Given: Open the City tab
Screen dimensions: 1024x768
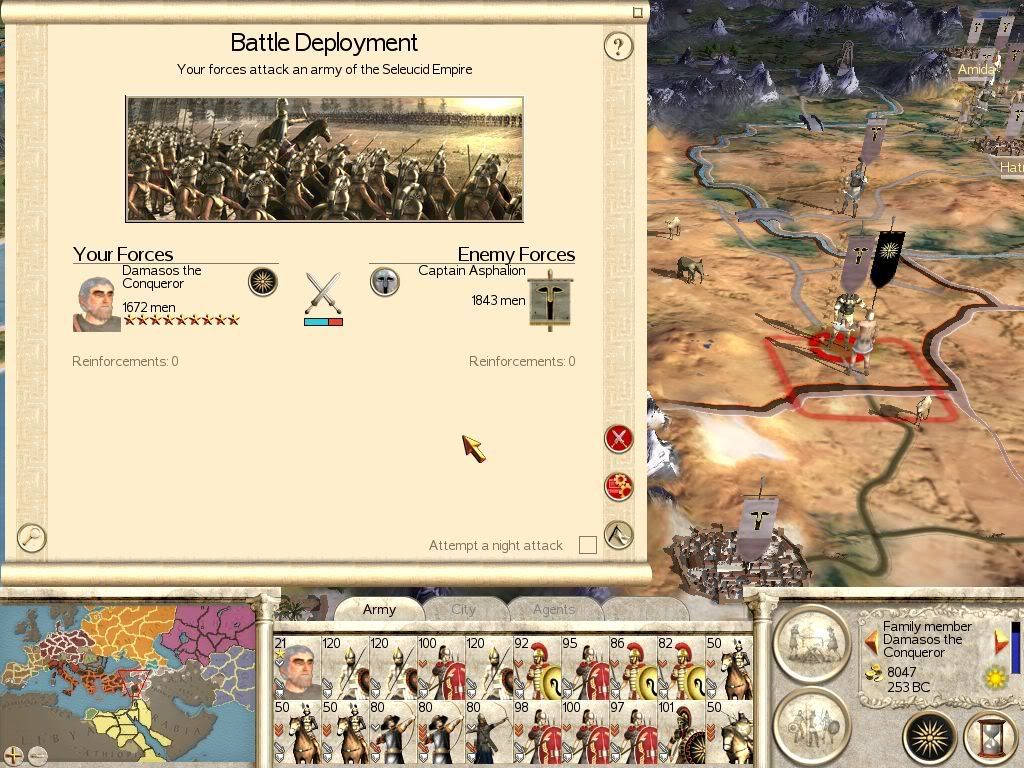Looking at the screenshot, I should click(x=464, y=609).
